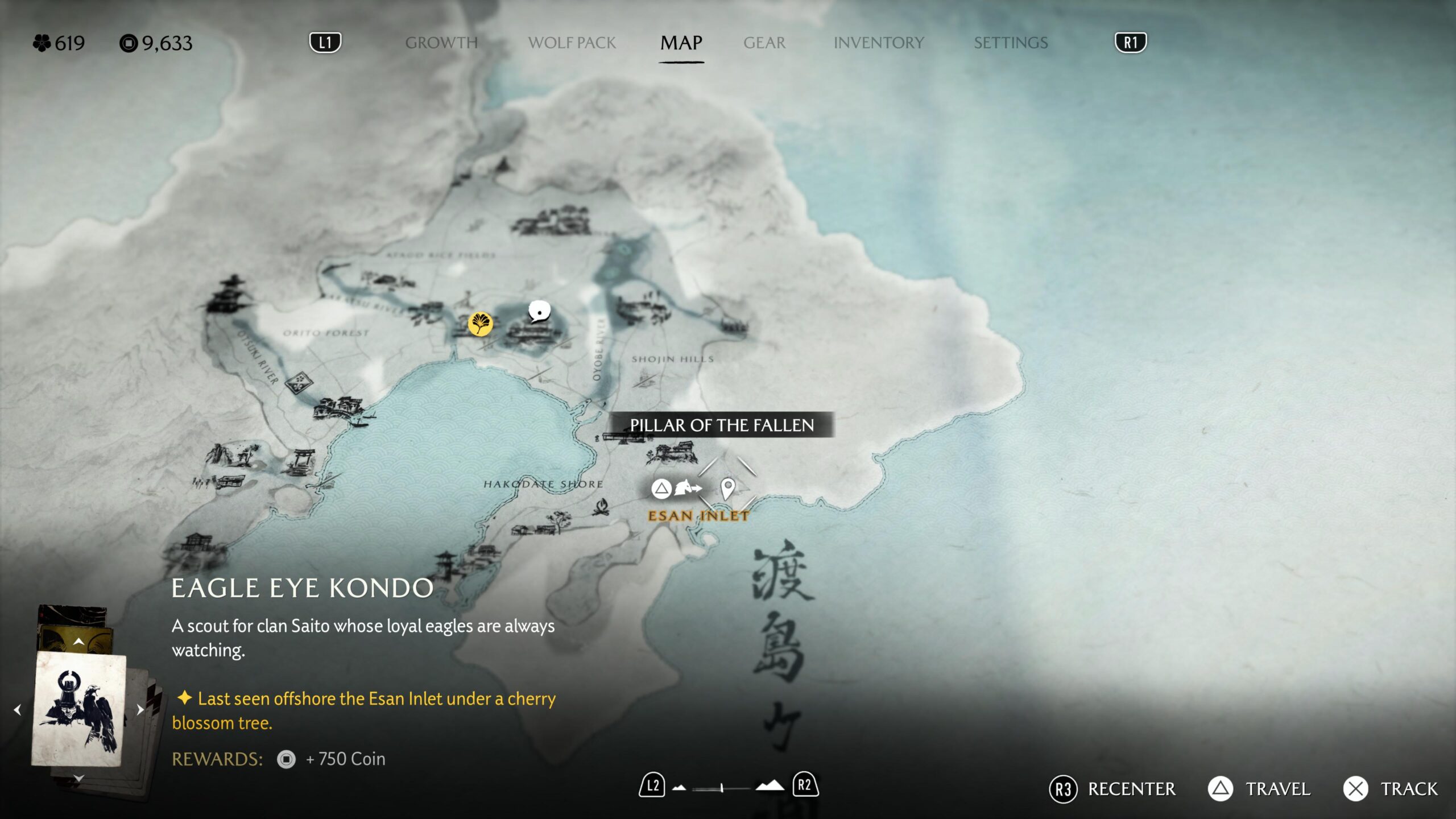The width and height of the screenshot is (1456, 819).
Task: Select the fast travel horse icon
Action: (687, 488)
